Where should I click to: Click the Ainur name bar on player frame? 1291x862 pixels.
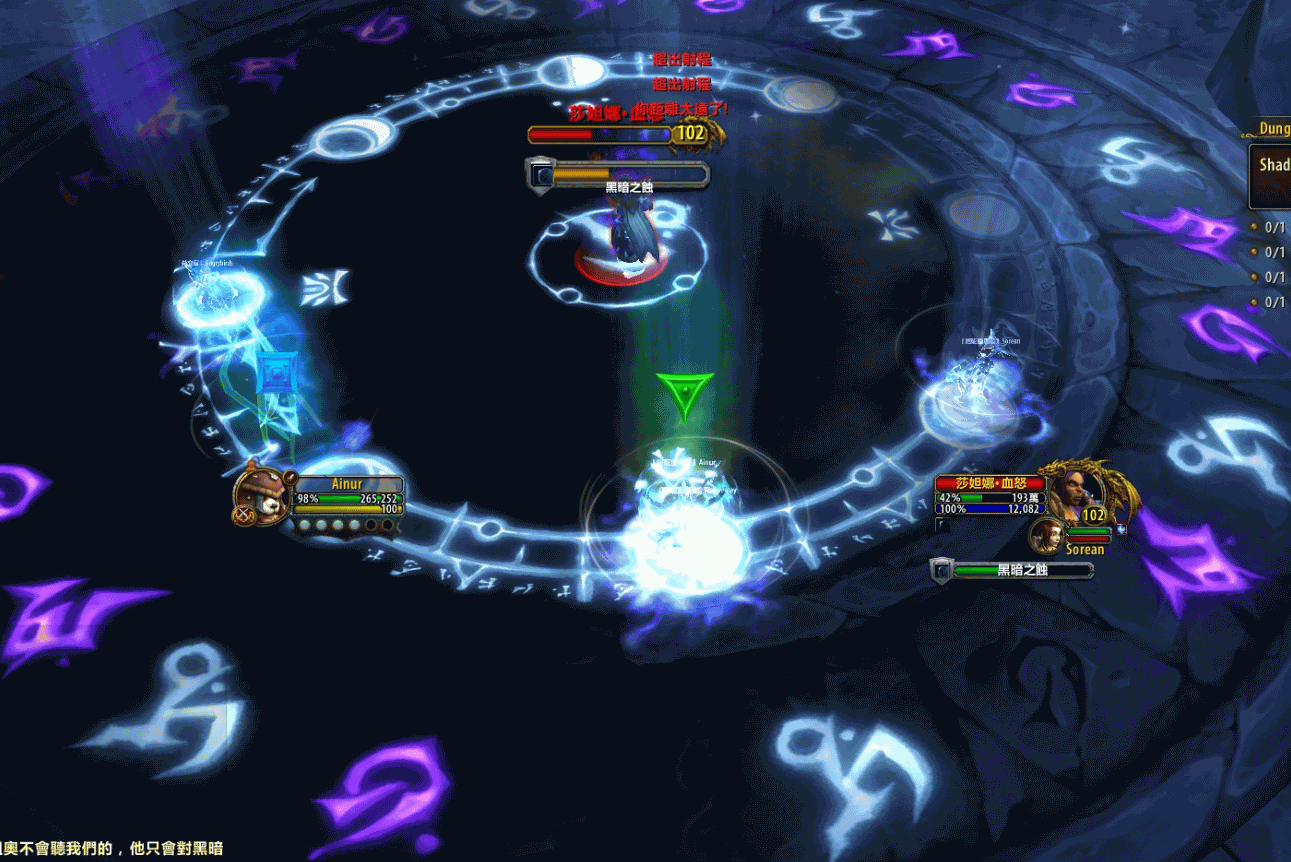pyautogui.click(x=346, y=484)
